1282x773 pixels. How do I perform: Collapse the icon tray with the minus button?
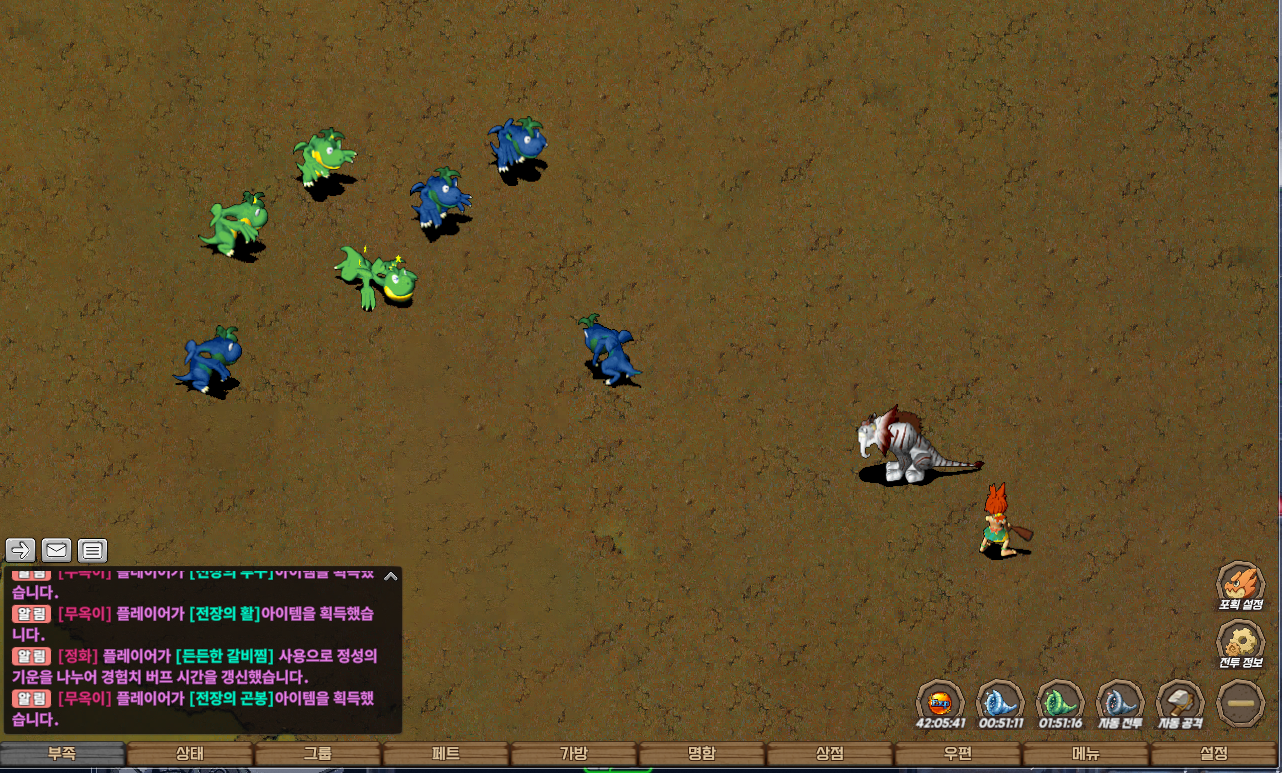click(1241, 702)
